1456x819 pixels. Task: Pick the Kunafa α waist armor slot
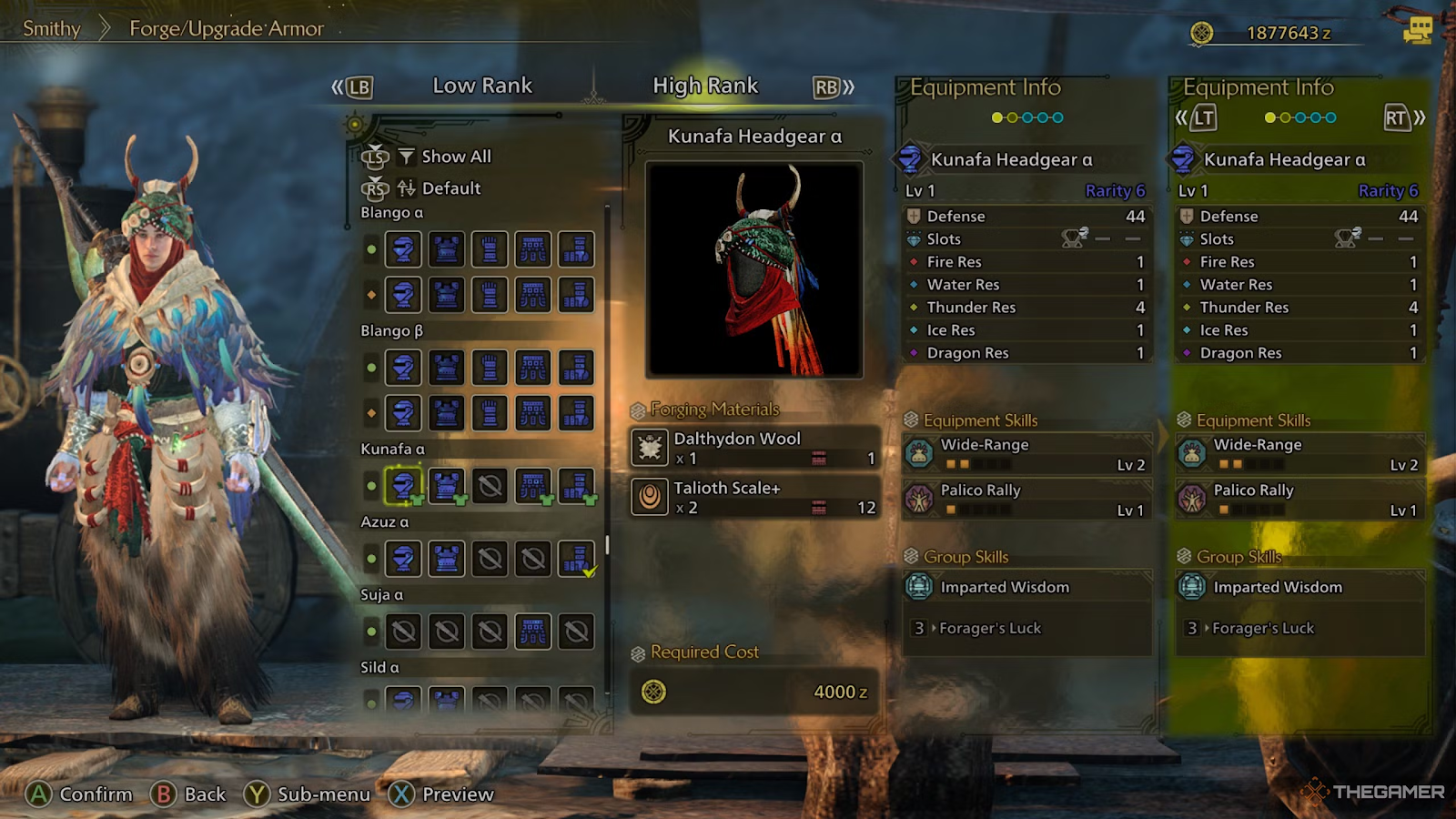click(x=533, y=486)
